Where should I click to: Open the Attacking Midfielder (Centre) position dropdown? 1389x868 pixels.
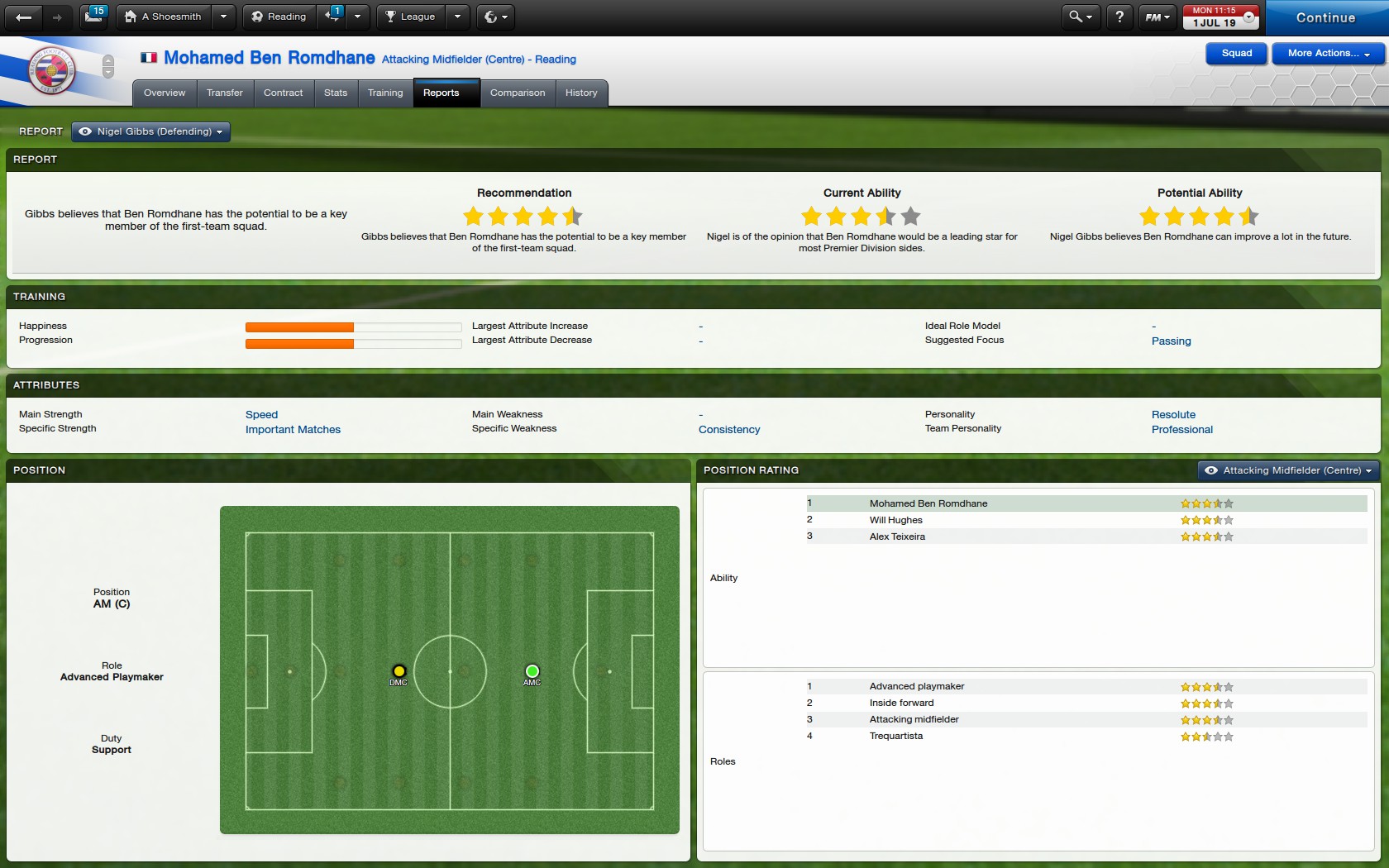tap(1288, 470)
